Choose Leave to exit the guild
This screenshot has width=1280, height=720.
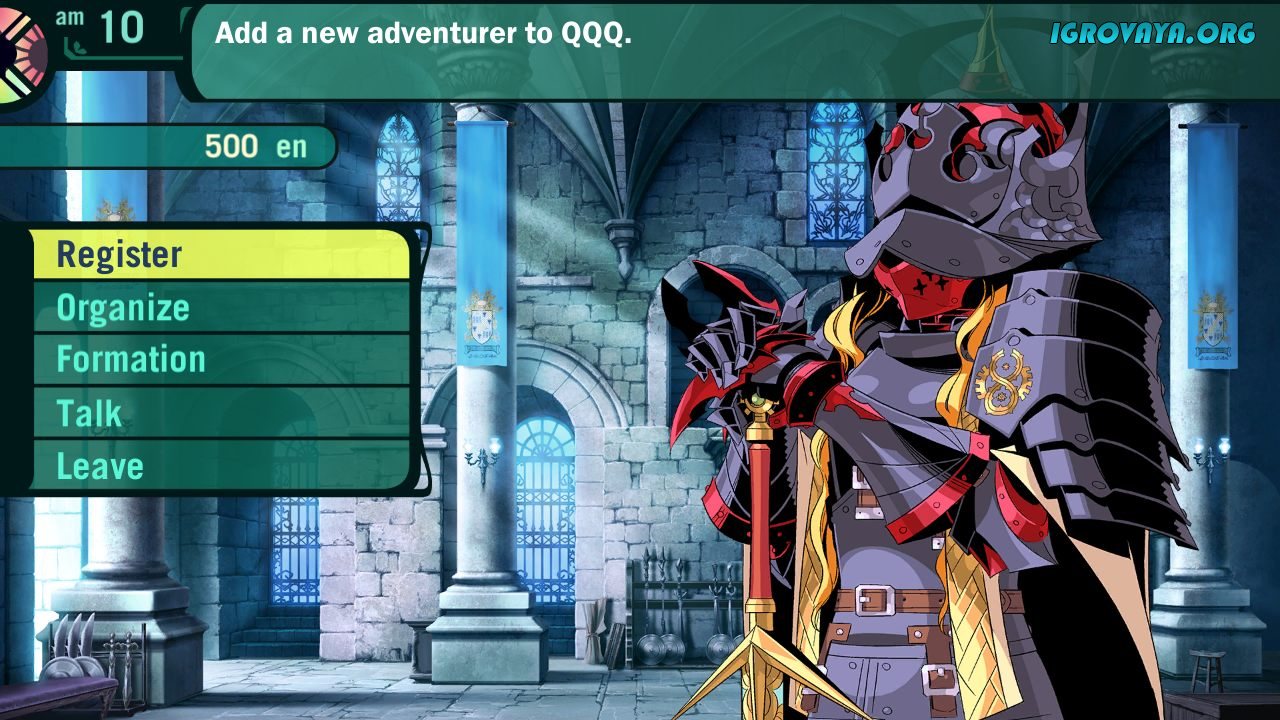[x=220, y=466]
